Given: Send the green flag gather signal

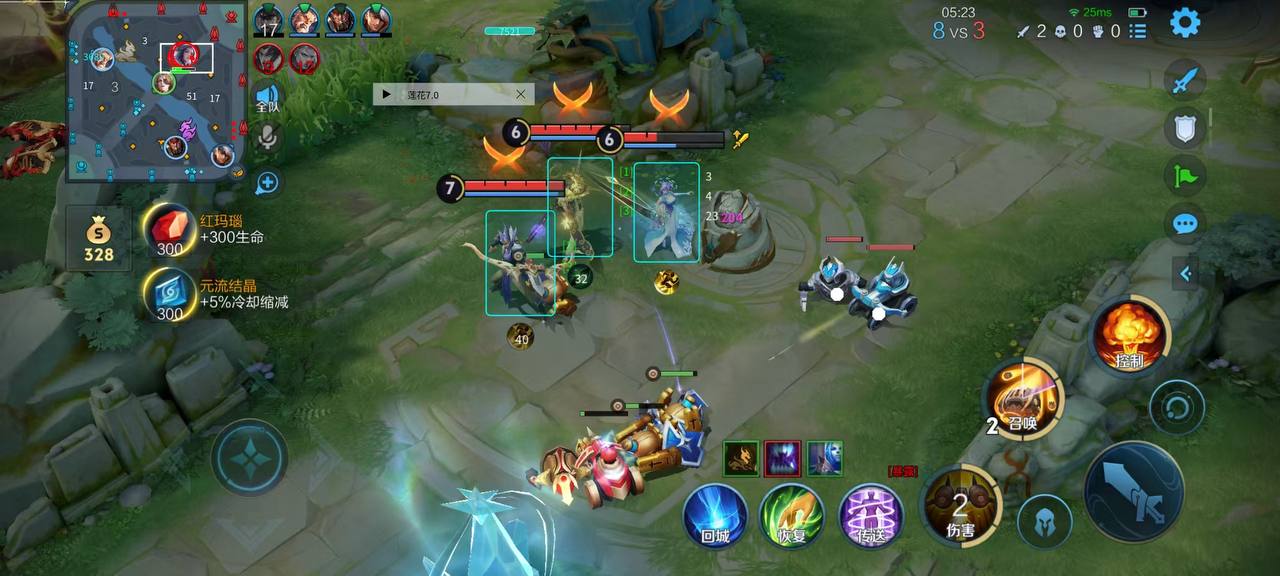Looking at the screenshot, I should 1185,176.
